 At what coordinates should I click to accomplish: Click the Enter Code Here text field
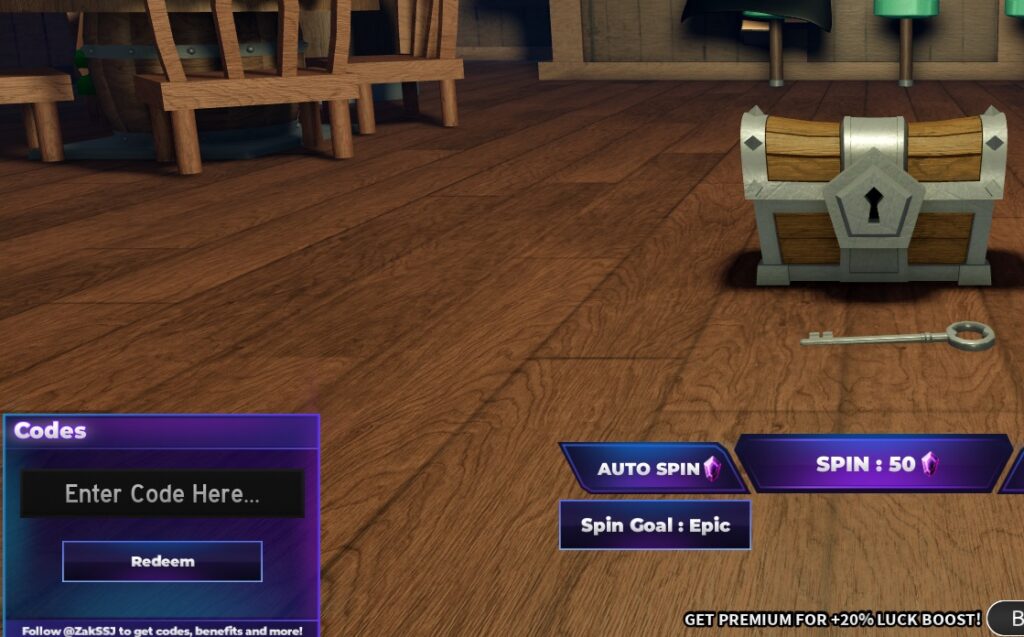(x=162, y=494)
